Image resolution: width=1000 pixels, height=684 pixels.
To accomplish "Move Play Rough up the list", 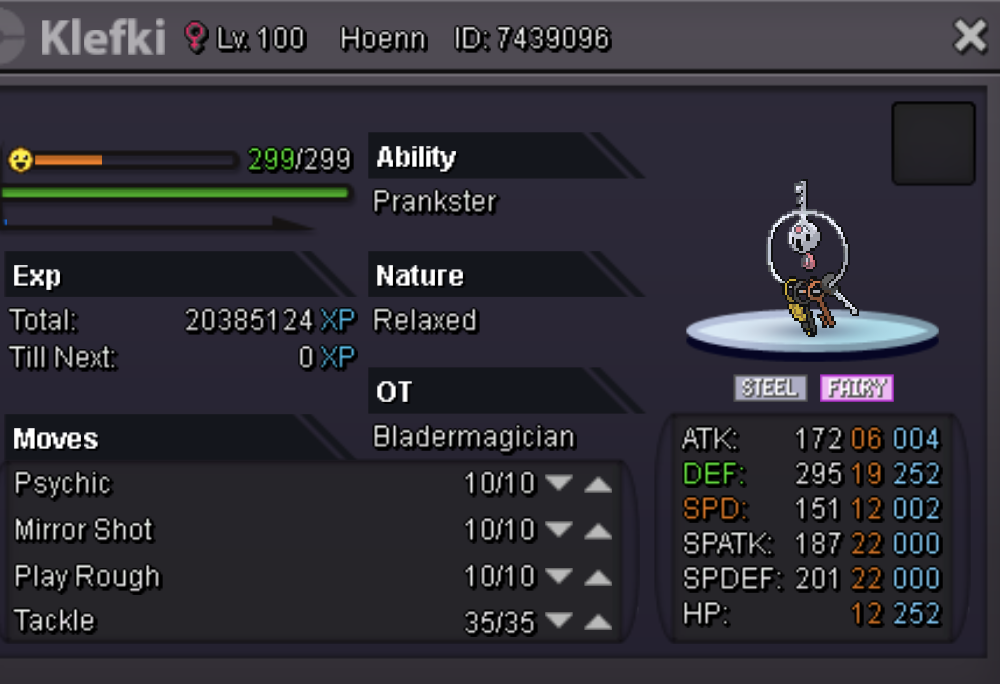I will [x=597, y=577].
